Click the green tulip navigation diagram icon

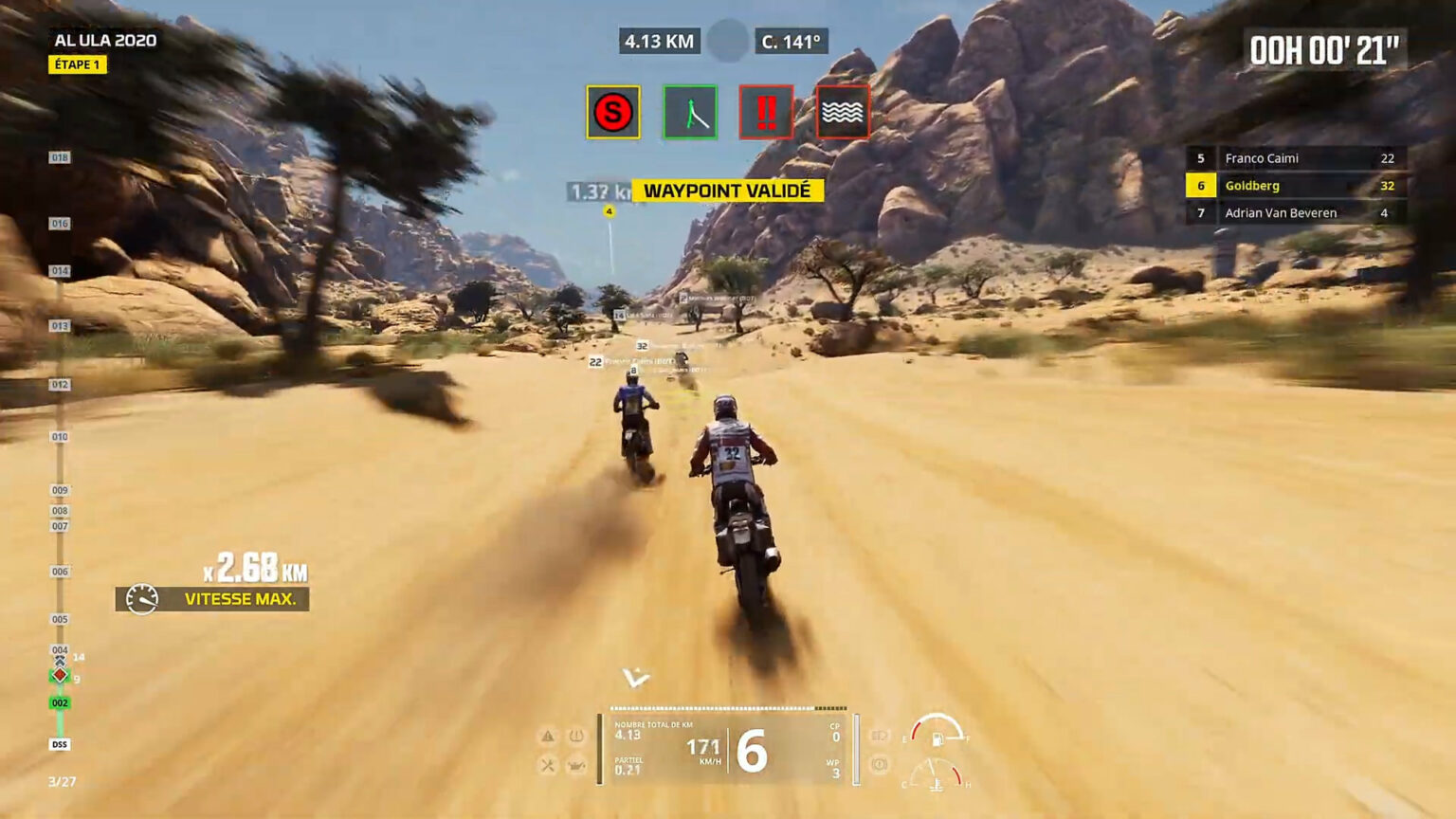[689, 111]
